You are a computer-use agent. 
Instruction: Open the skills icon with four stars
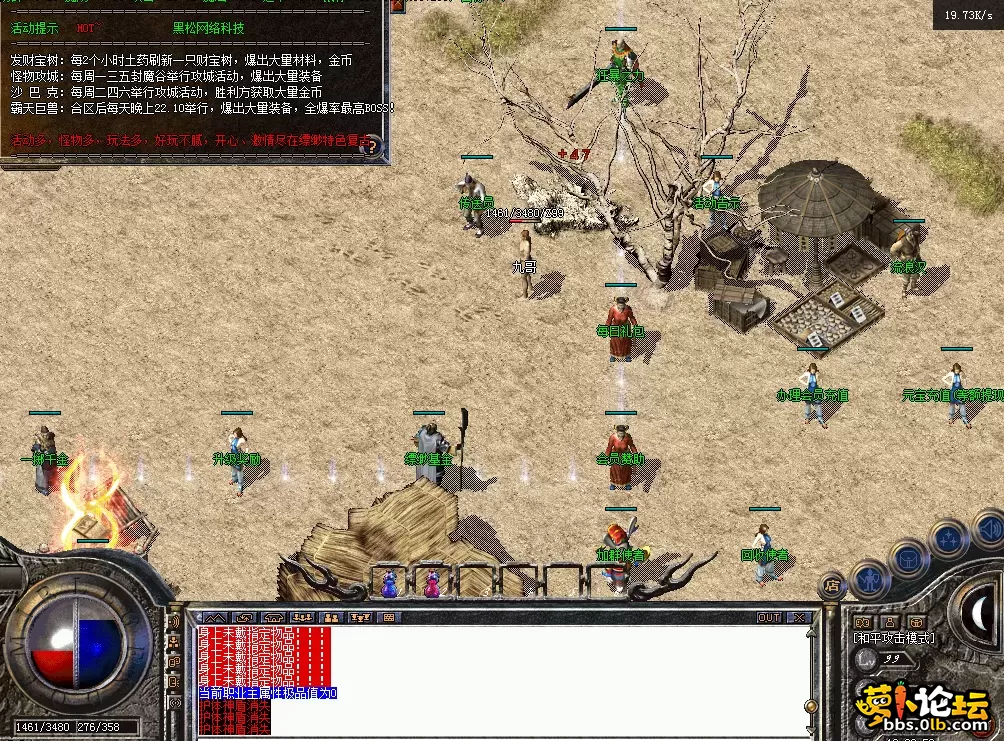point(948,540)
